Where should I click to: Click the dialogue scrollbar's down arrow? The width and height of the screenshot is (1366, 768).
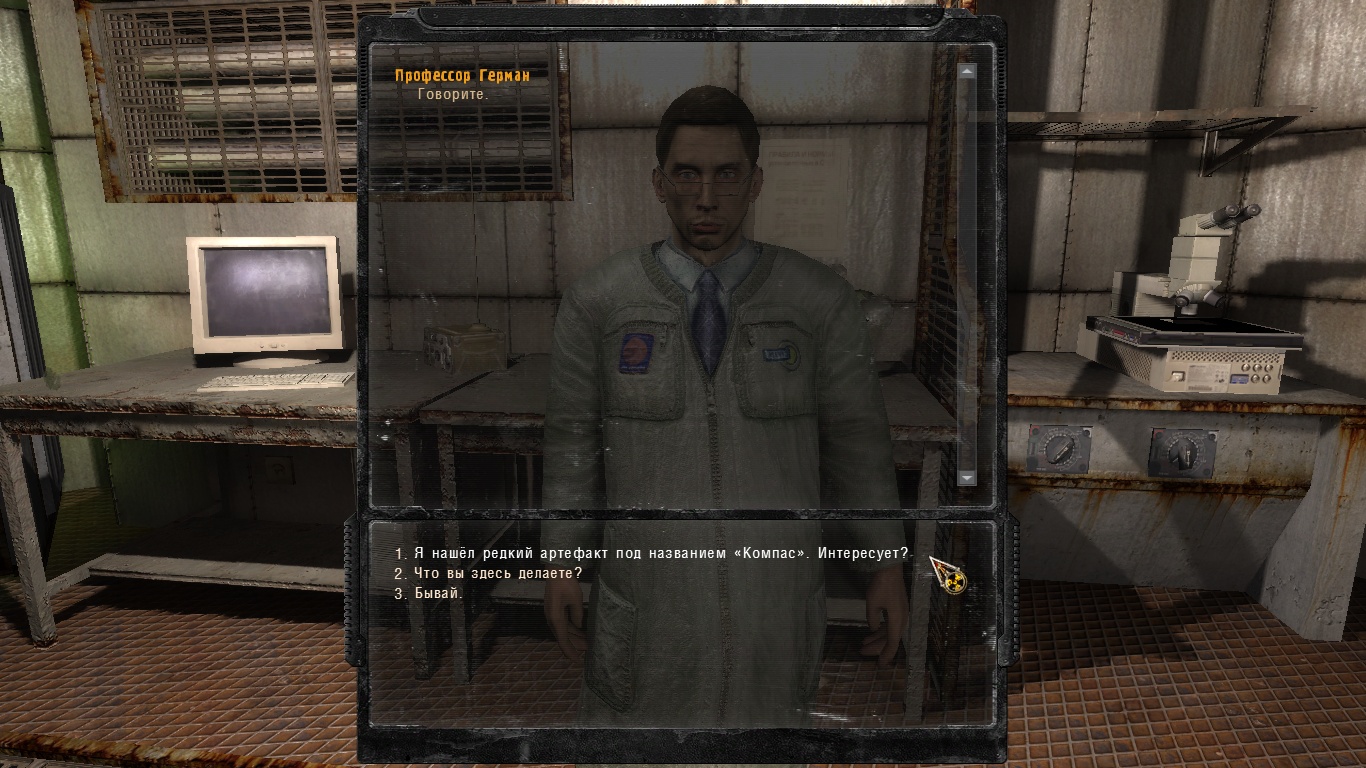(966, 478)
